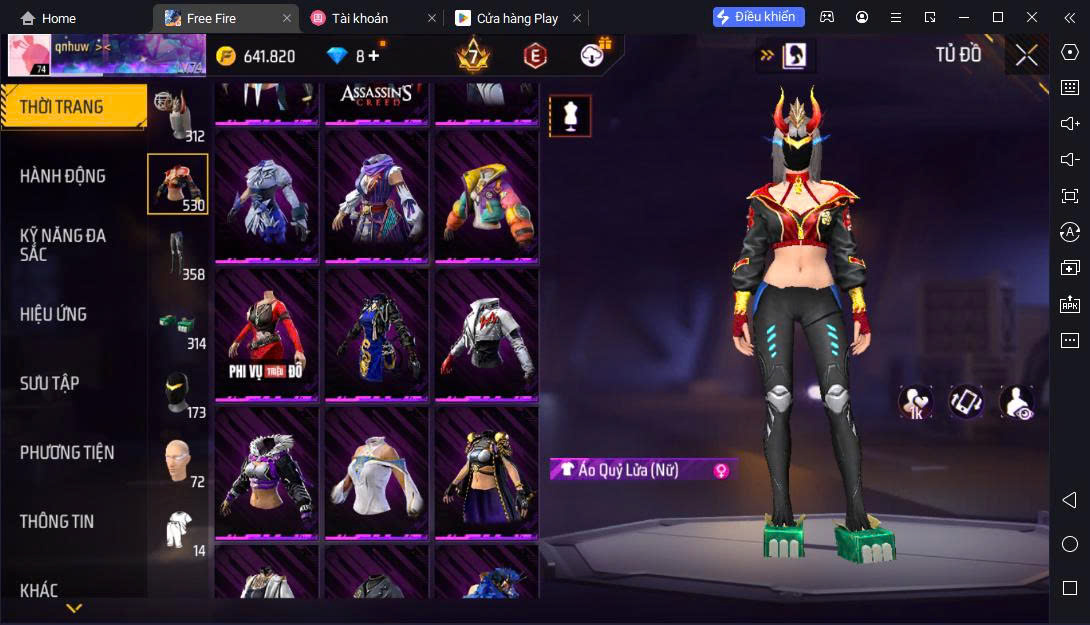1090x625 pixels.
Task: Add more diamonds with the plus button
Action: [x=374, y=56]
